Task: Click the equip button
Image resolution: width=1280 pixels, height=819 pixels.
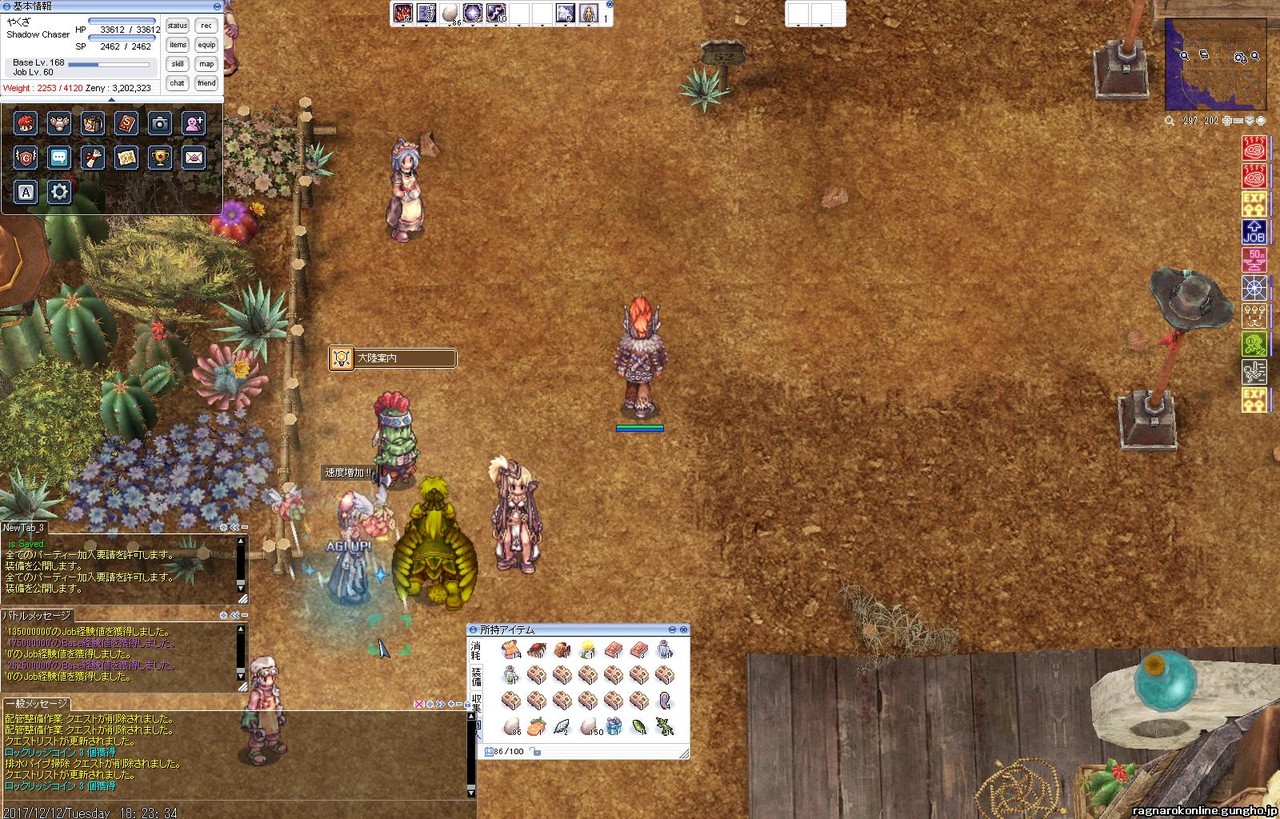Action: pyautogui.click(x=206, y=44)
